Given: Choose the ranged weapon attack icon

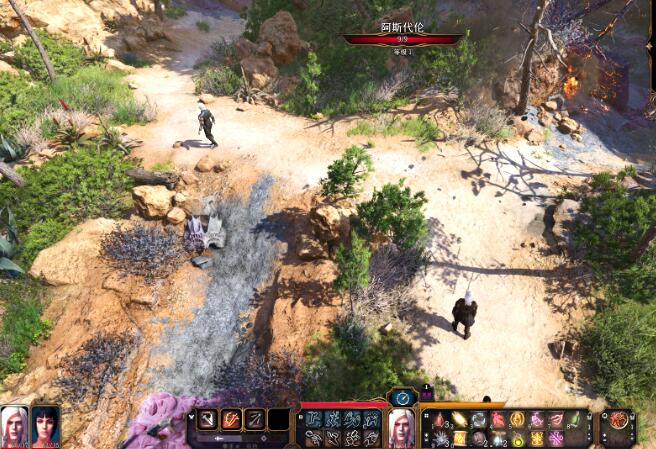Looking at the screenshot, I should 255,419.
